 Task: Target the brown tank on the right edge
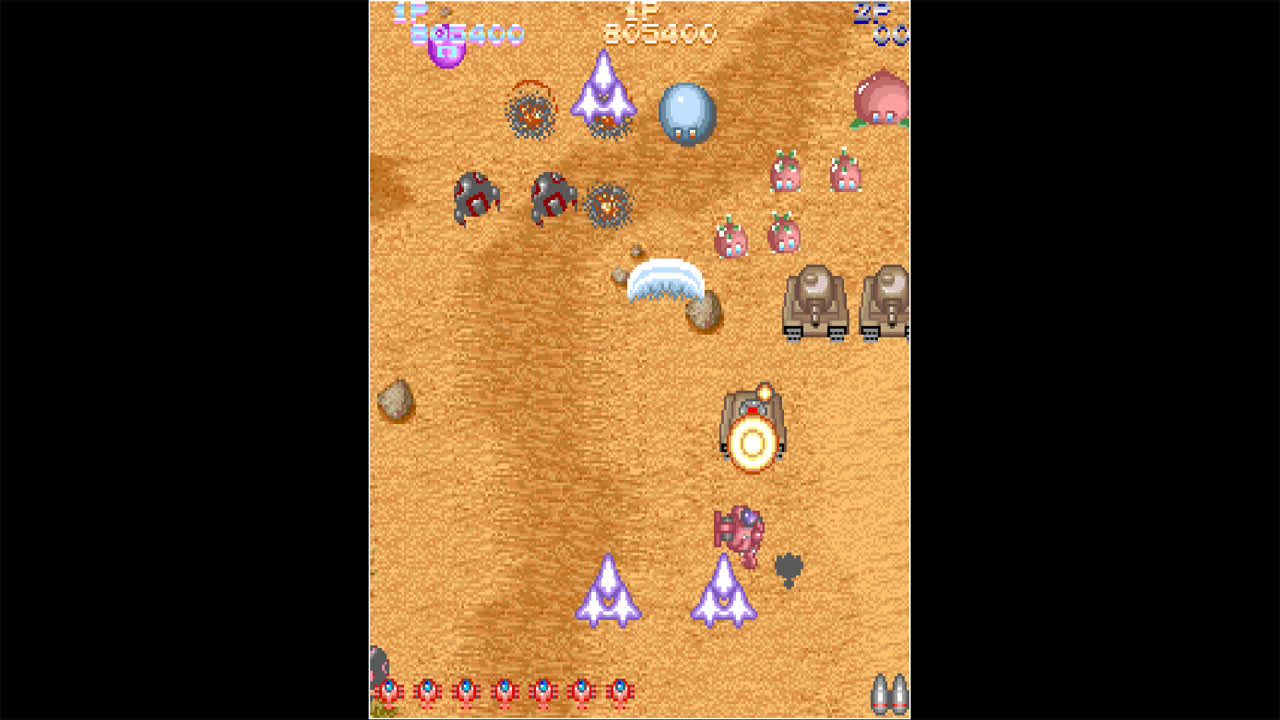pos(890,300)
